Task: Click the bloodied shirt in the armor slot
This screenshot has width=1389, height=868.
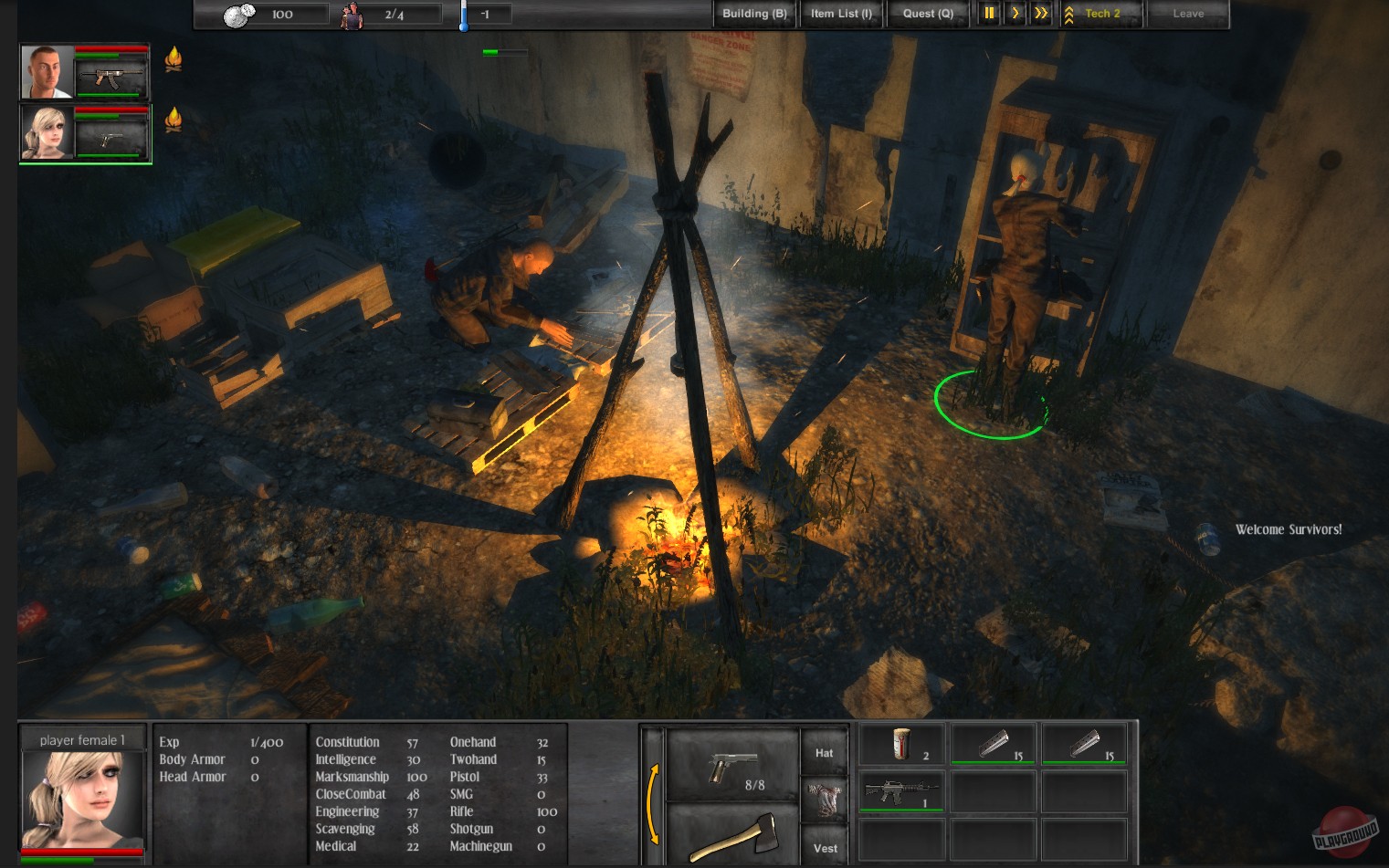Action: point(824,800)
